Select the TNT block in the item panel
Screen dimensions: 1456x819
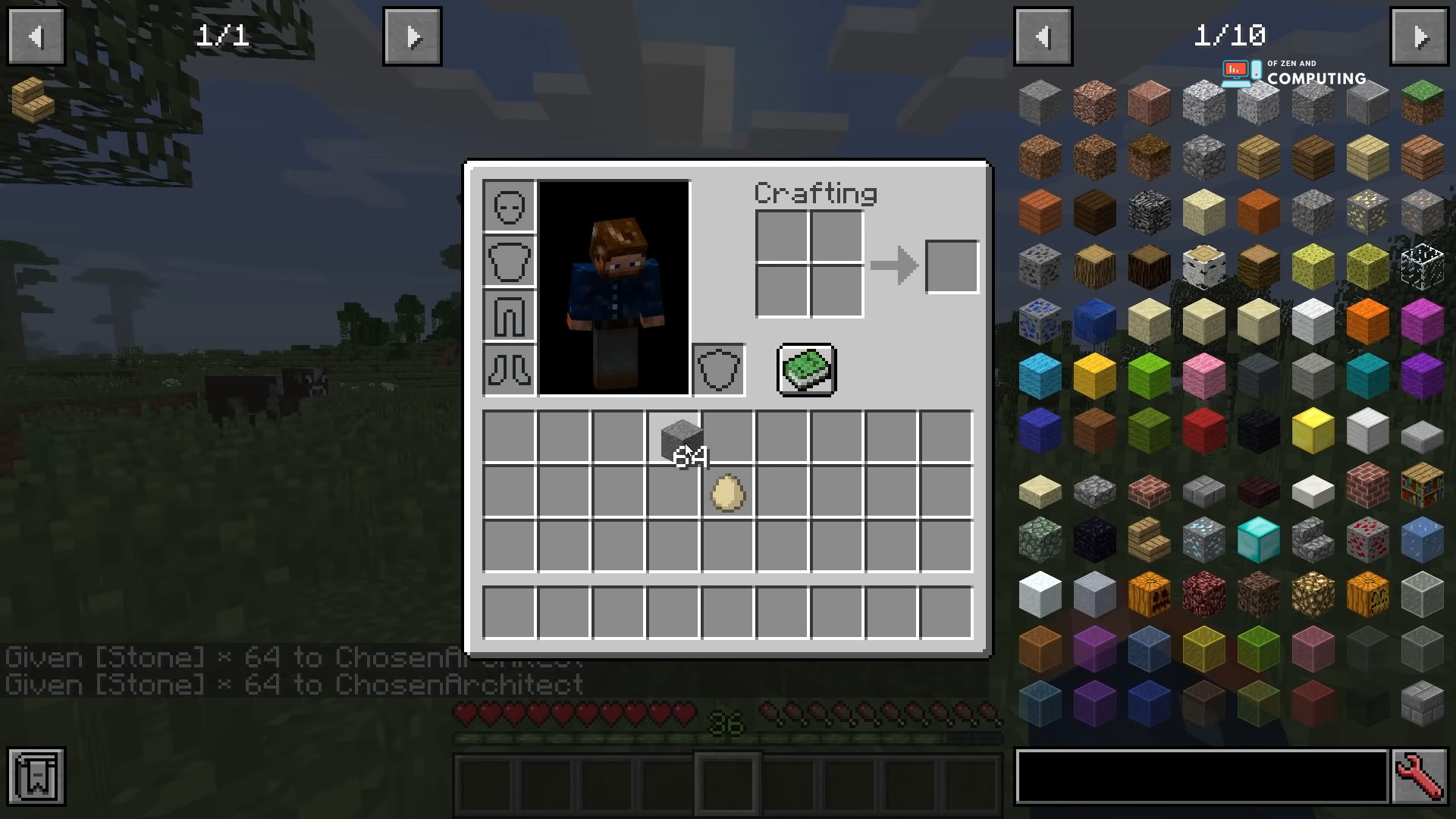click(1203, 431)
